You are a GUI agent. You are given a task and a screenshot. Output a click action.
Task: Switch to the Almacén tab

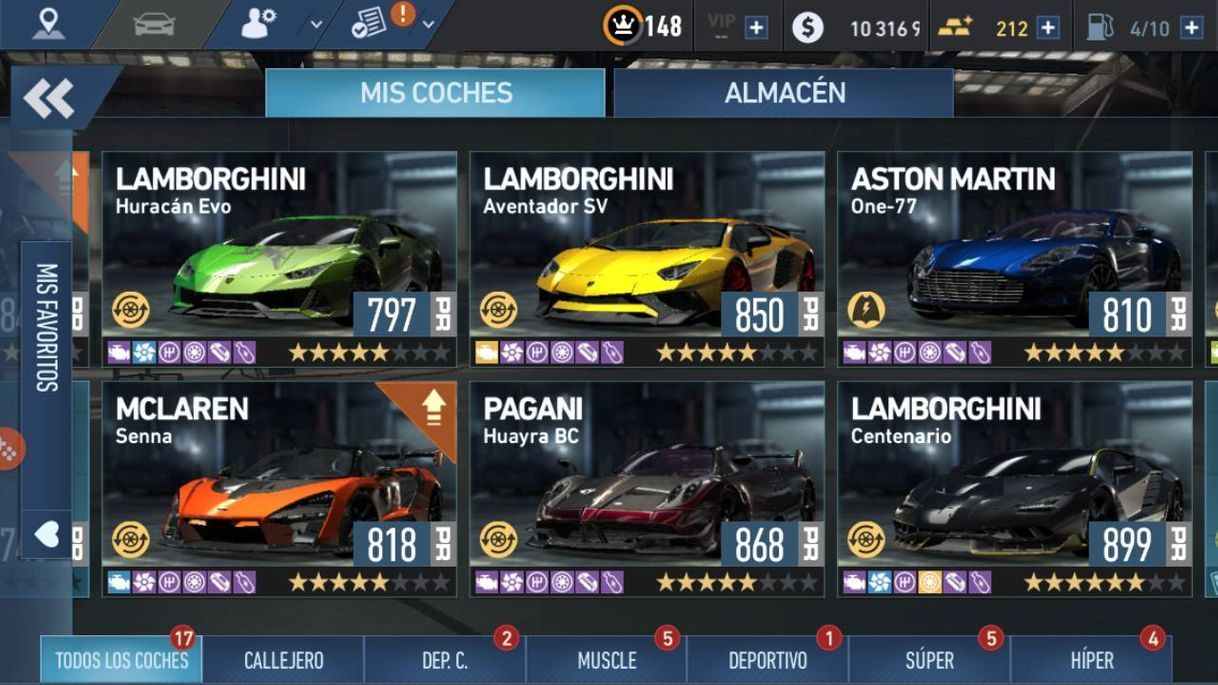[x=784, y=93]
